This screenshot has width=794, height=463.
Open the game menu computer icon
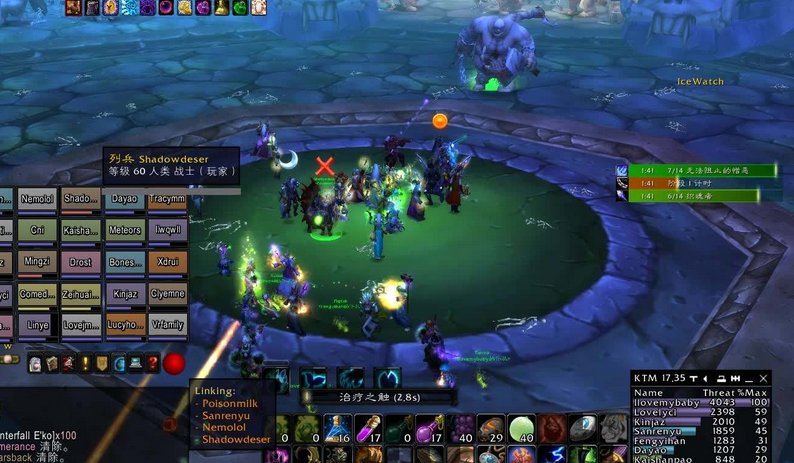(x=135, y=363)
